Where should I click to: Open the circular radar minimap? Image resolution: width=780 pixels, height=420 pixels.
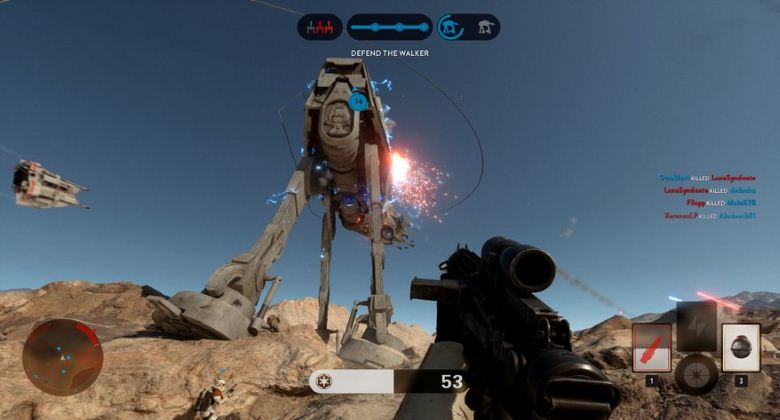[62, 357]
